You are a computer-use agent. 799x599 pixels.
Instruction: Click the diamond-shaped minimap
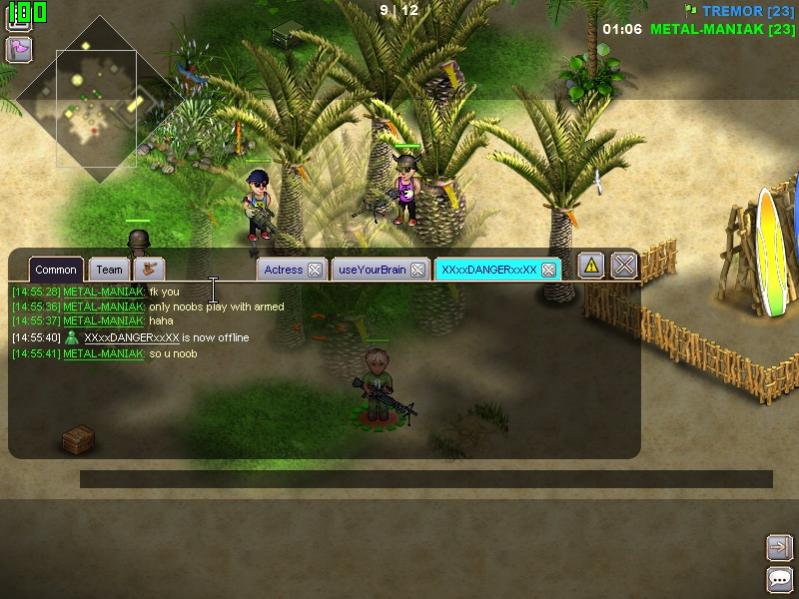click(97, 100)
